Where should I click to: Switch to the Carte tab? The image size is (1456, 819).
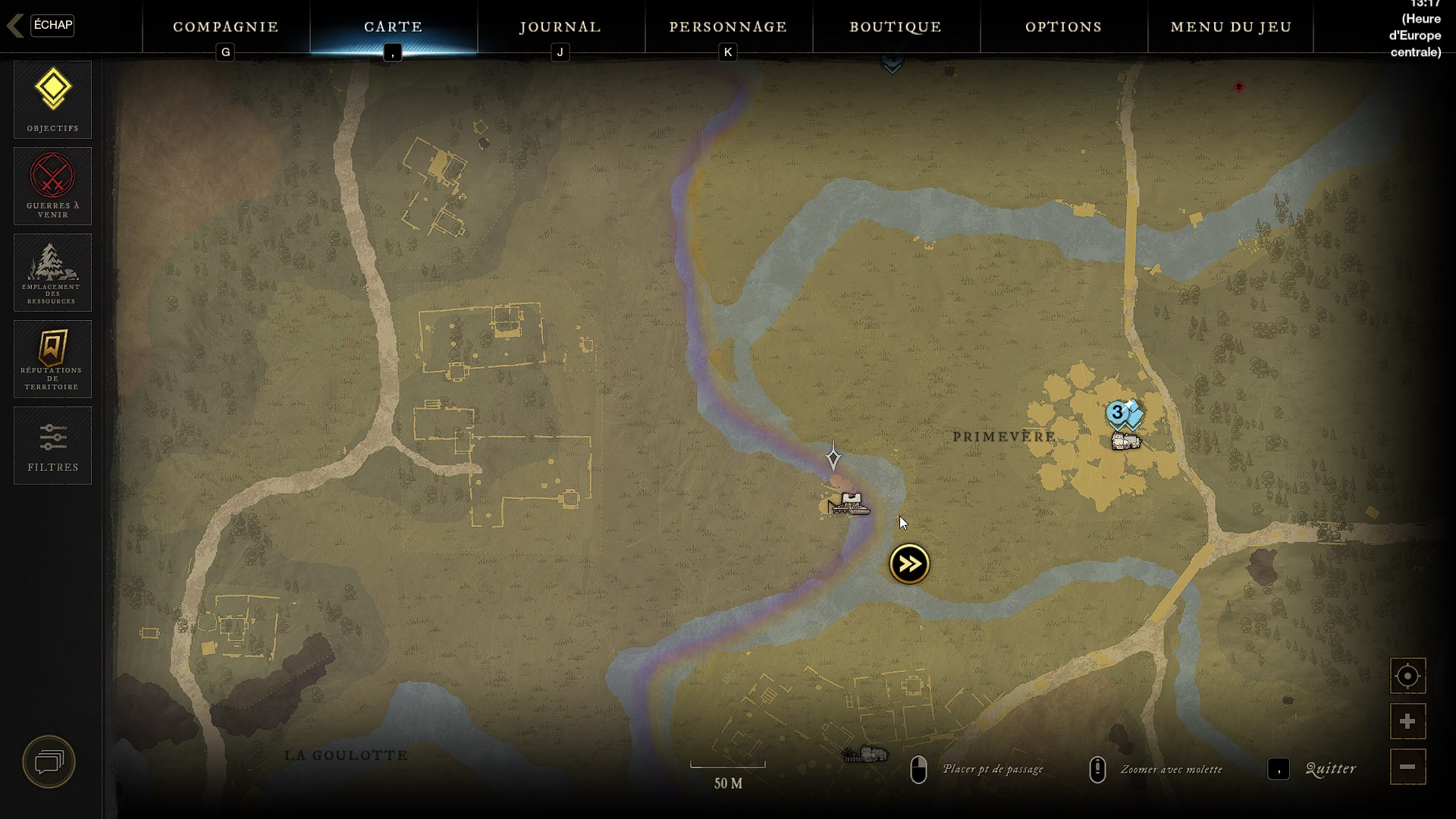tap(394, 27)
